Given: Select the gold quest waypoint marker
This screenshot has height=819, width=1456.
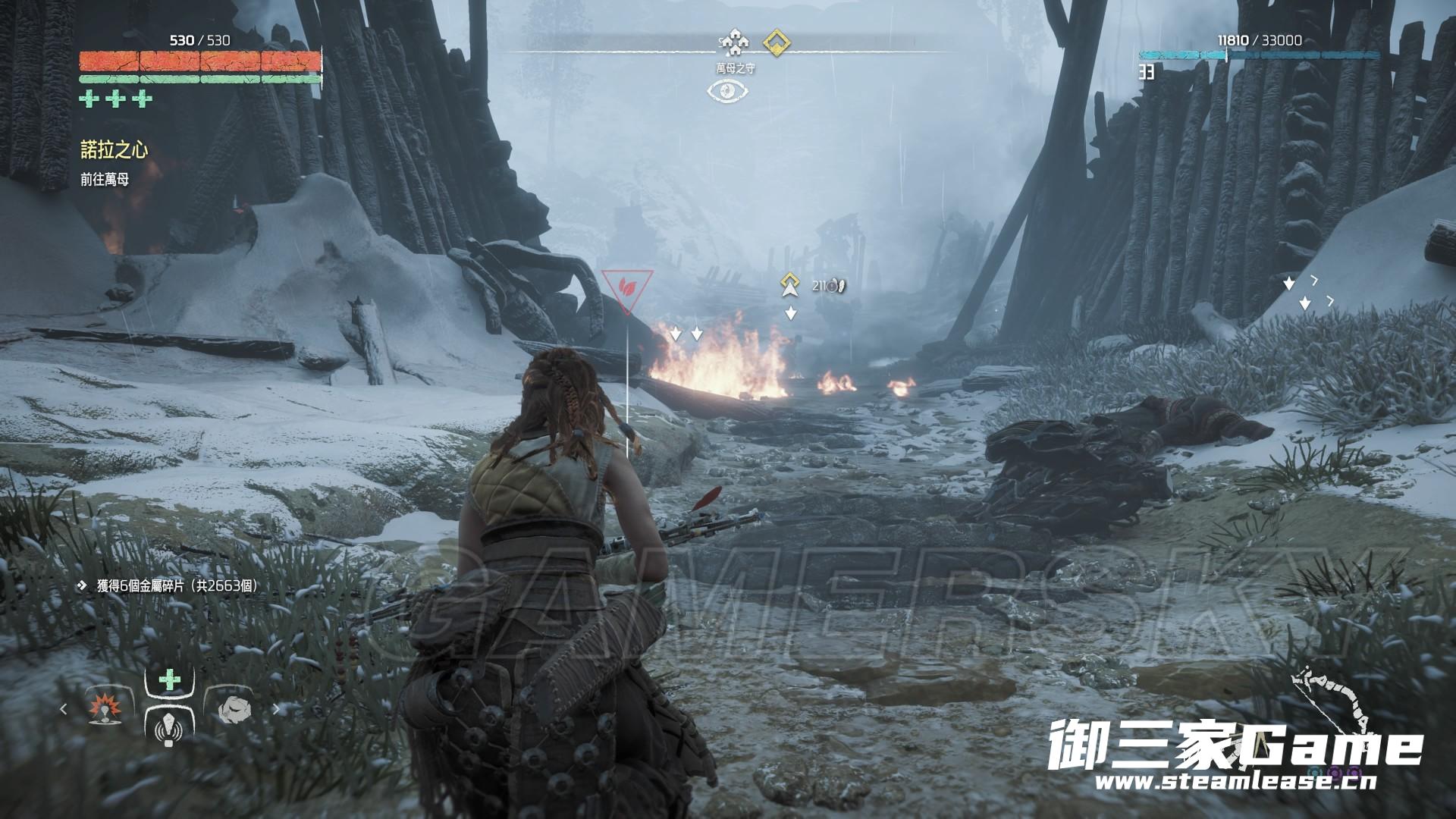Looking at the screenshot, I should (x=790, y=284).
